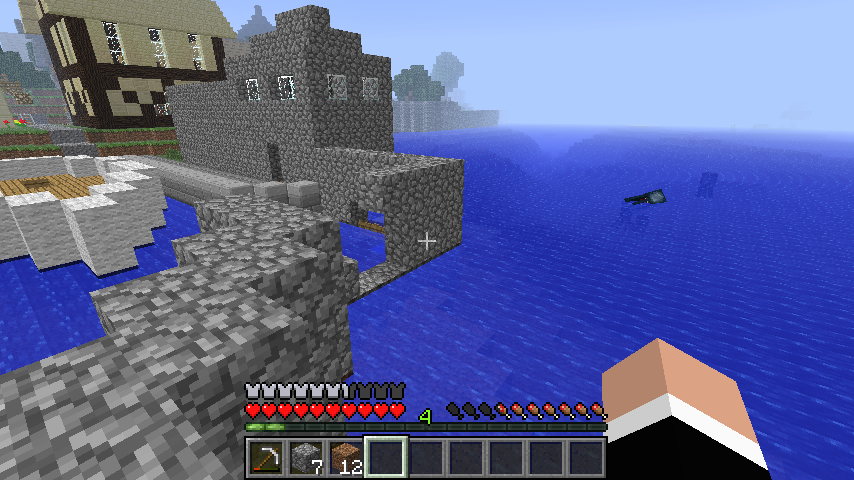
Task: Choose the cobblestone stack of 7
Action: point(305,458)
